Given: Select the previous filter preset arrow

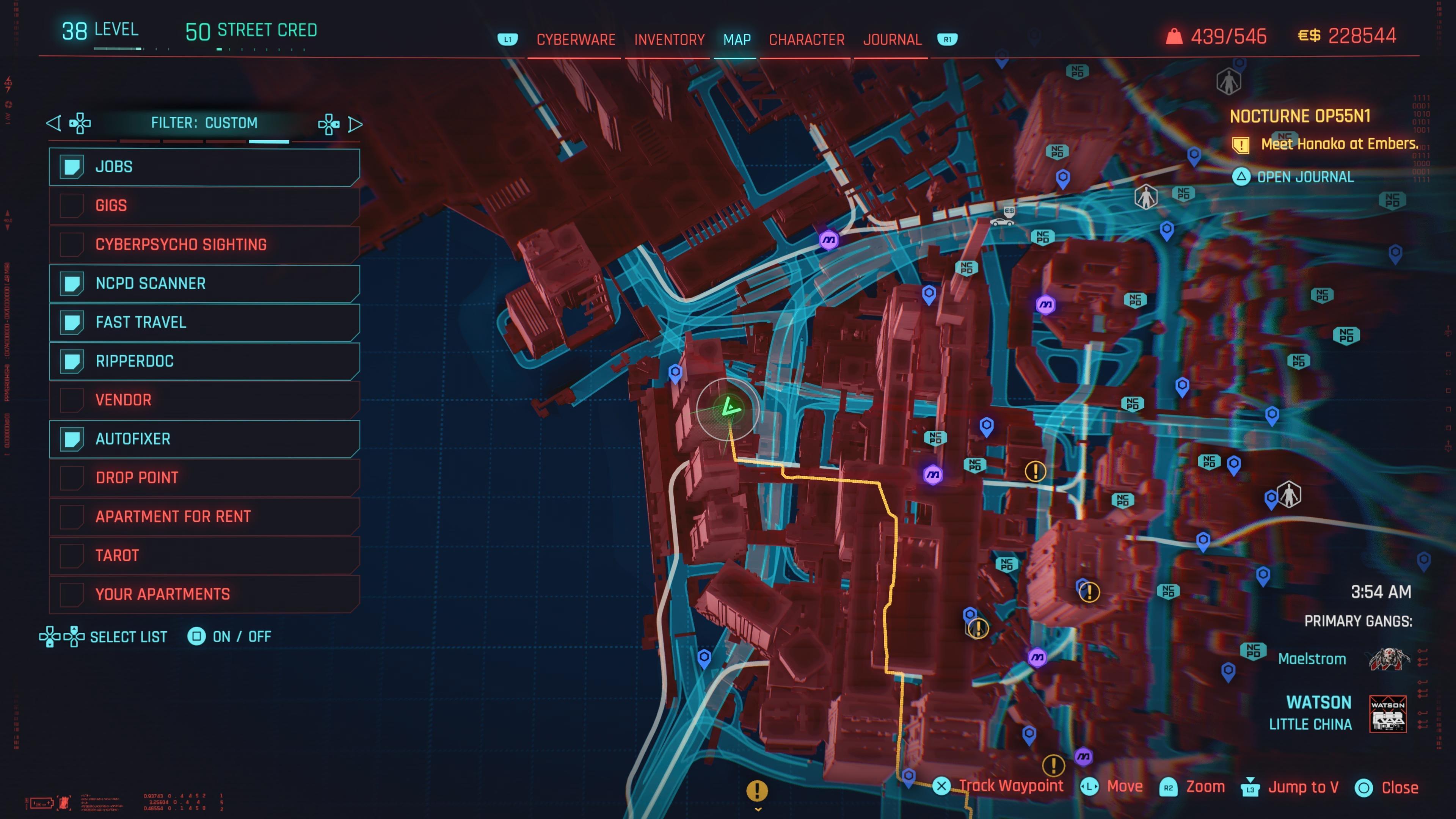Looking at the screenshot, I should click(x=54, y=123).
